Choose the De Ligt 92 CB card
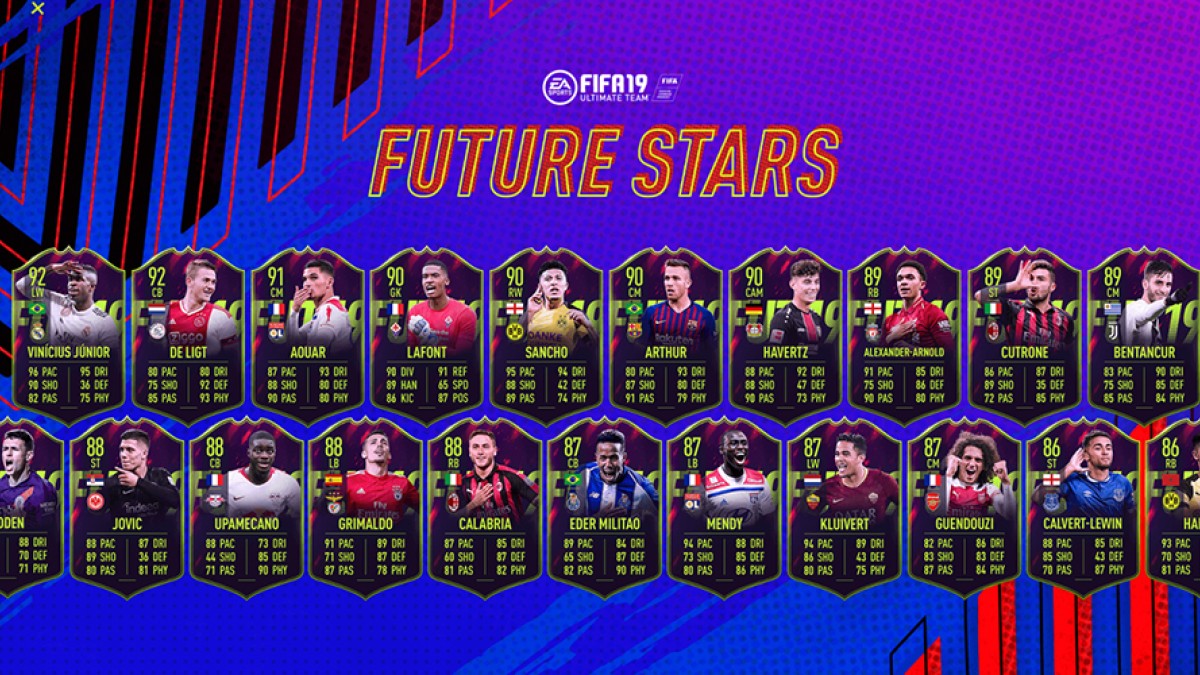Viewport: 1200px width, 675px height. [x=187, y=335]
